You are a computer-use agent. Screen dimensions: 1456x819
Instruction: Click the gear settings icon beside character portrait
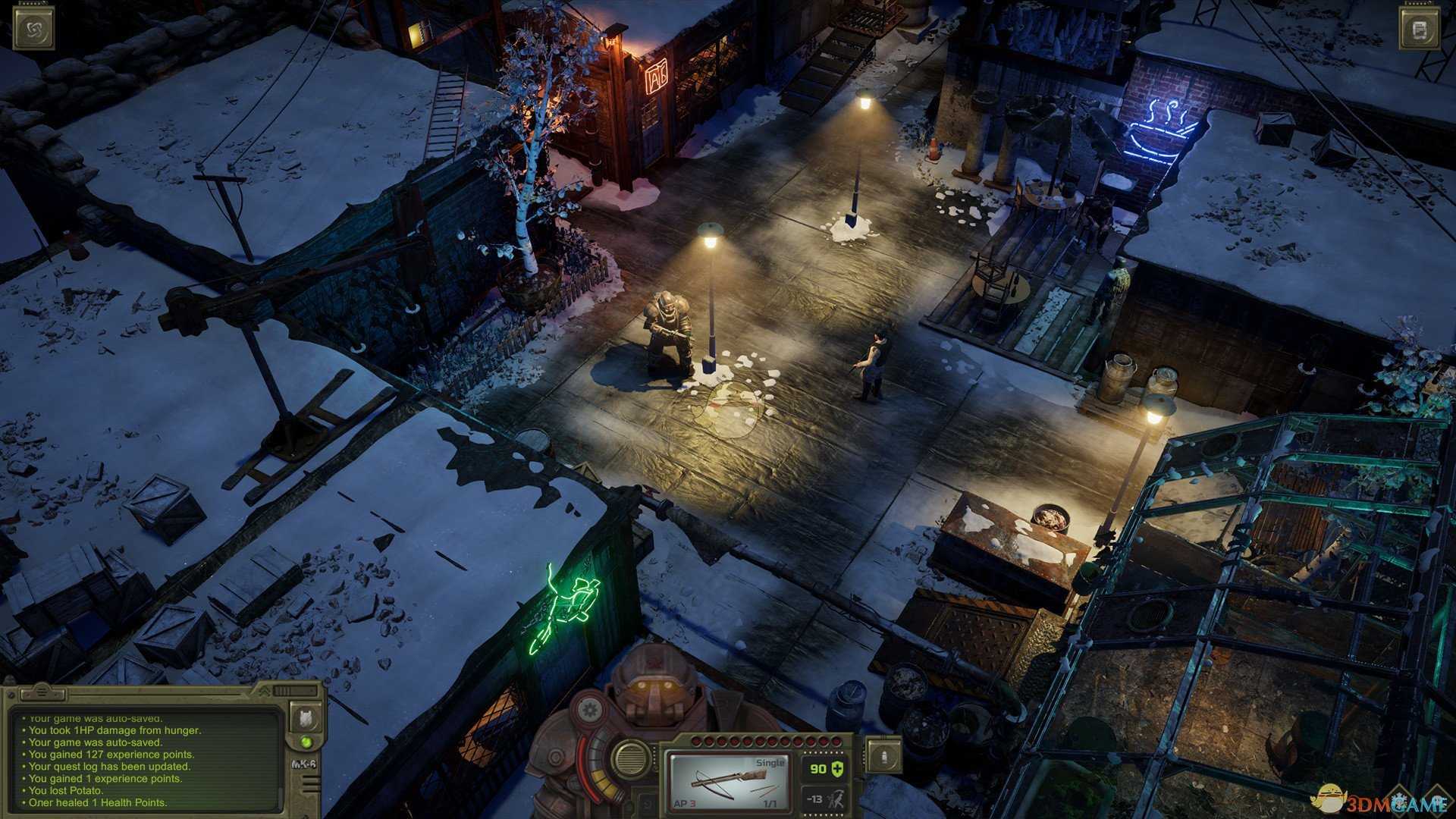pos(590,710)
